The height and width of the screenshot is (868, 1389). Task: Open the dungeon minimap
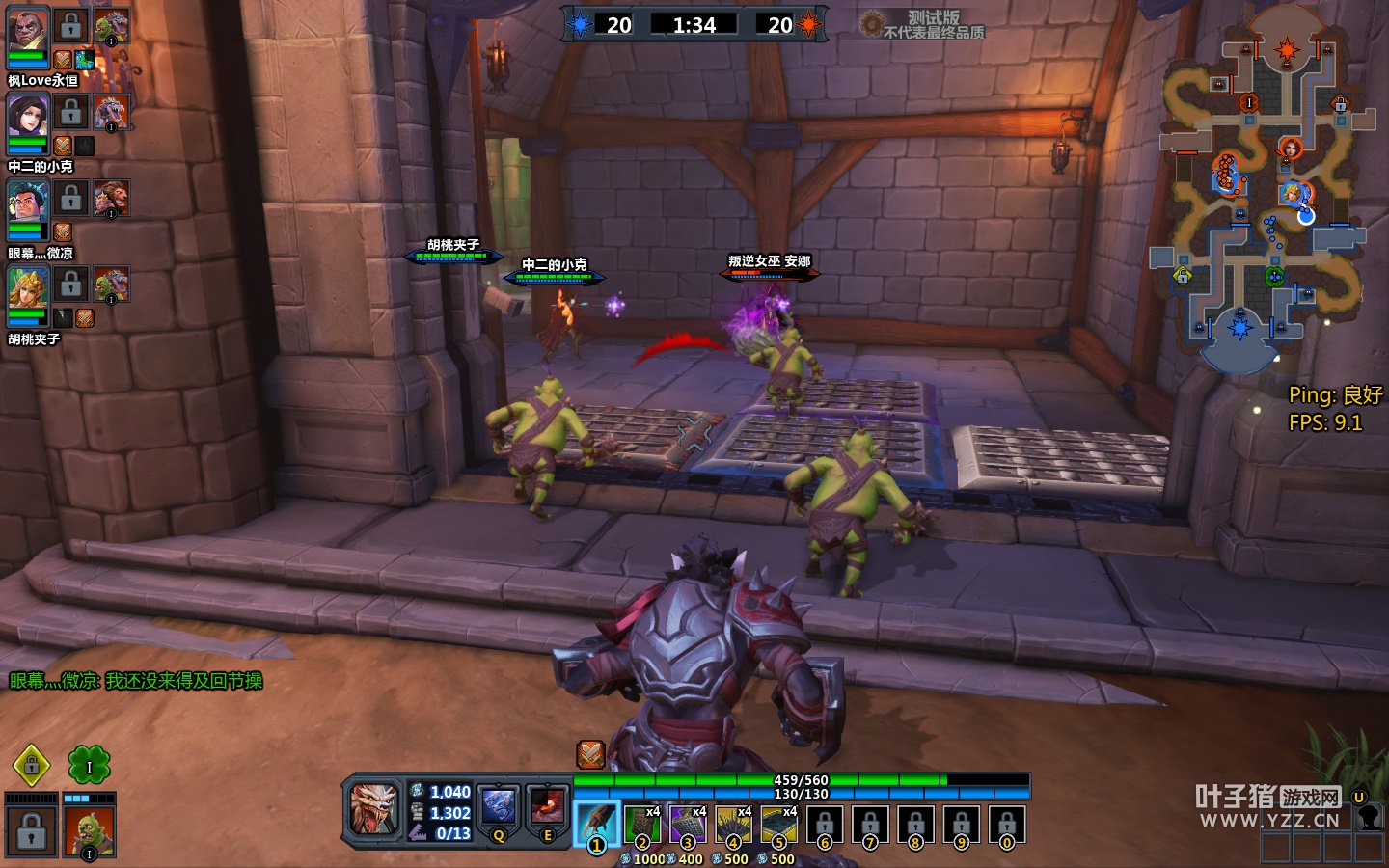tap(1264, 193)
